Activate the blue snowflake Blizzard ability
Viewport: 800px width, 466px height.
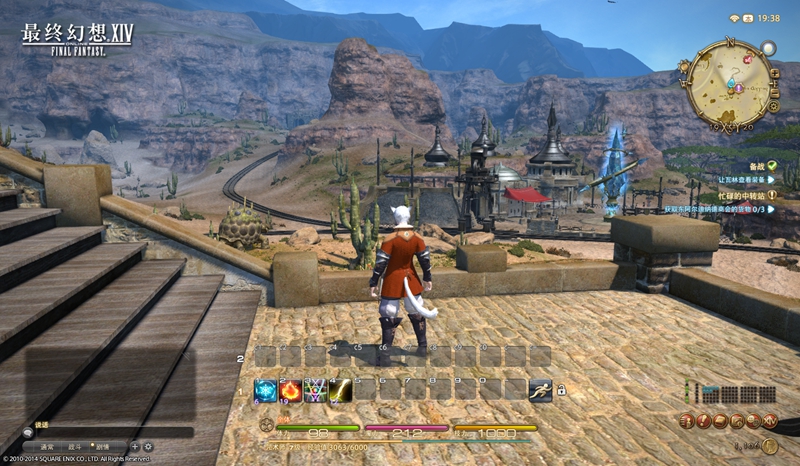point(265,390)
